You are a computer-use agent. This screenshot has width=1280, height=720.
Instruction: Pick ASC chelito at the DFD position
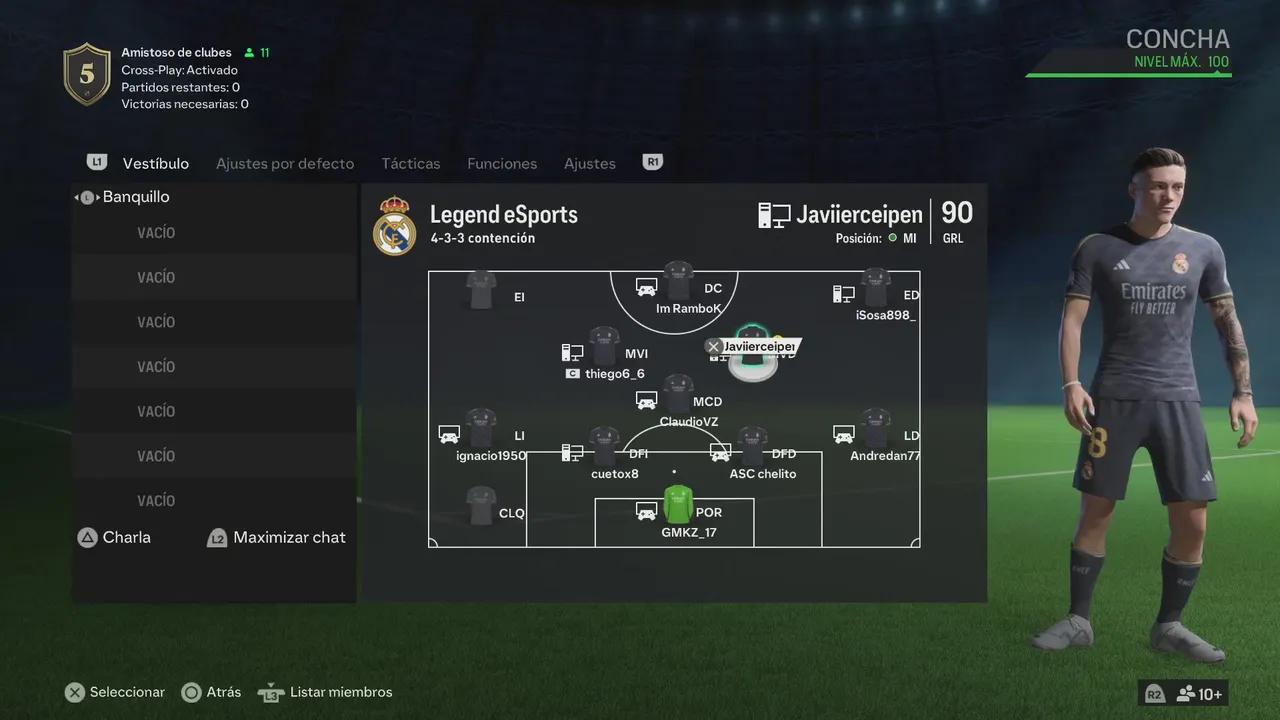click(x=752, y=449)
